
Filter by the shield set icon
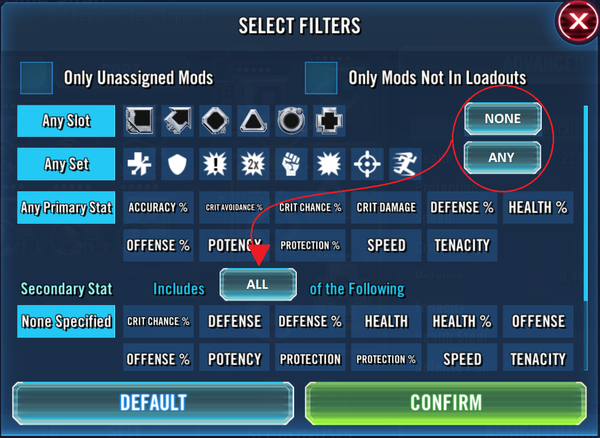pos(177,163)
